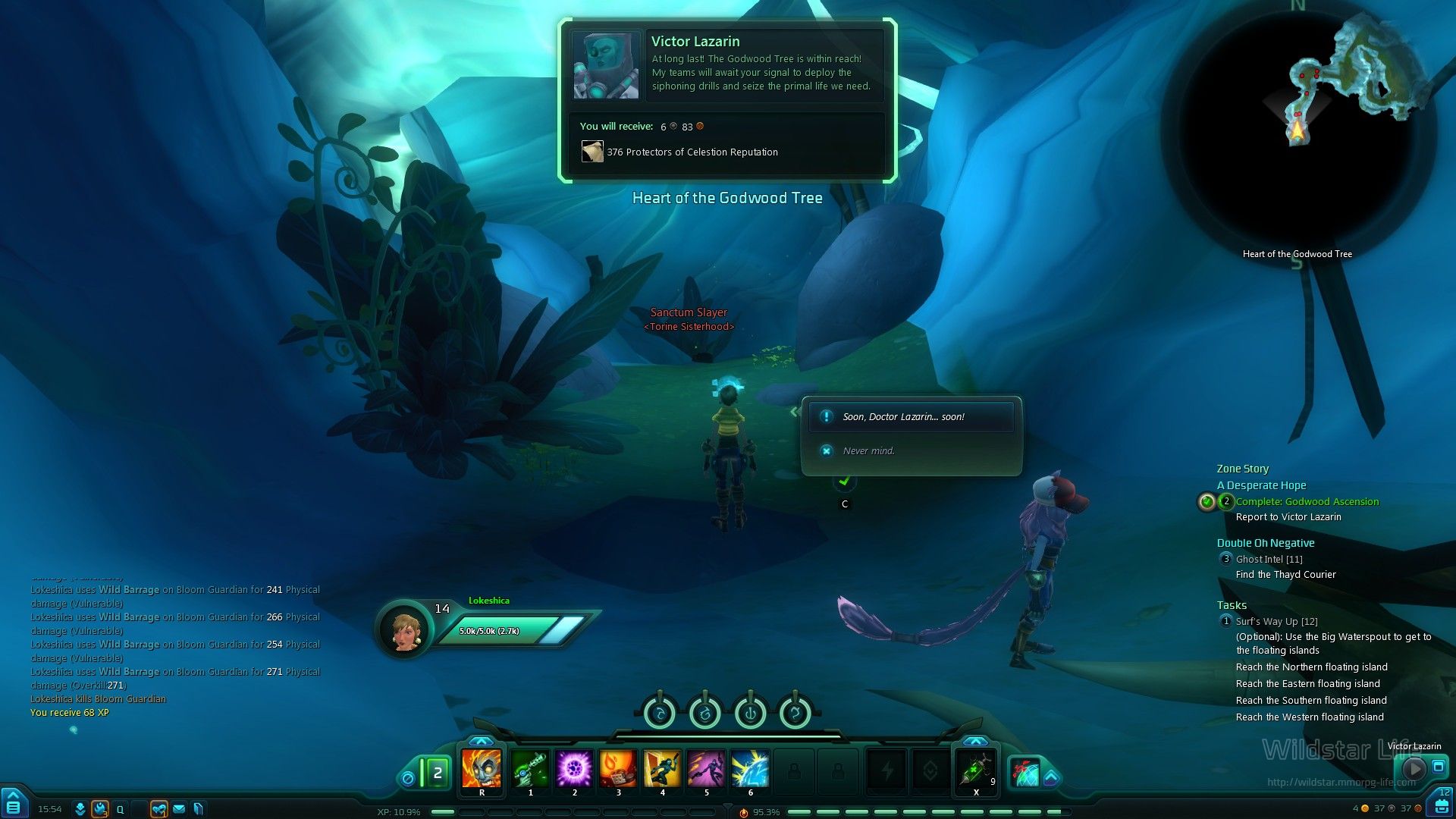This screenshot has height=819, width=1456.
Task: Cast the purple orb ability on slot 2
Action: coord(574,769)
